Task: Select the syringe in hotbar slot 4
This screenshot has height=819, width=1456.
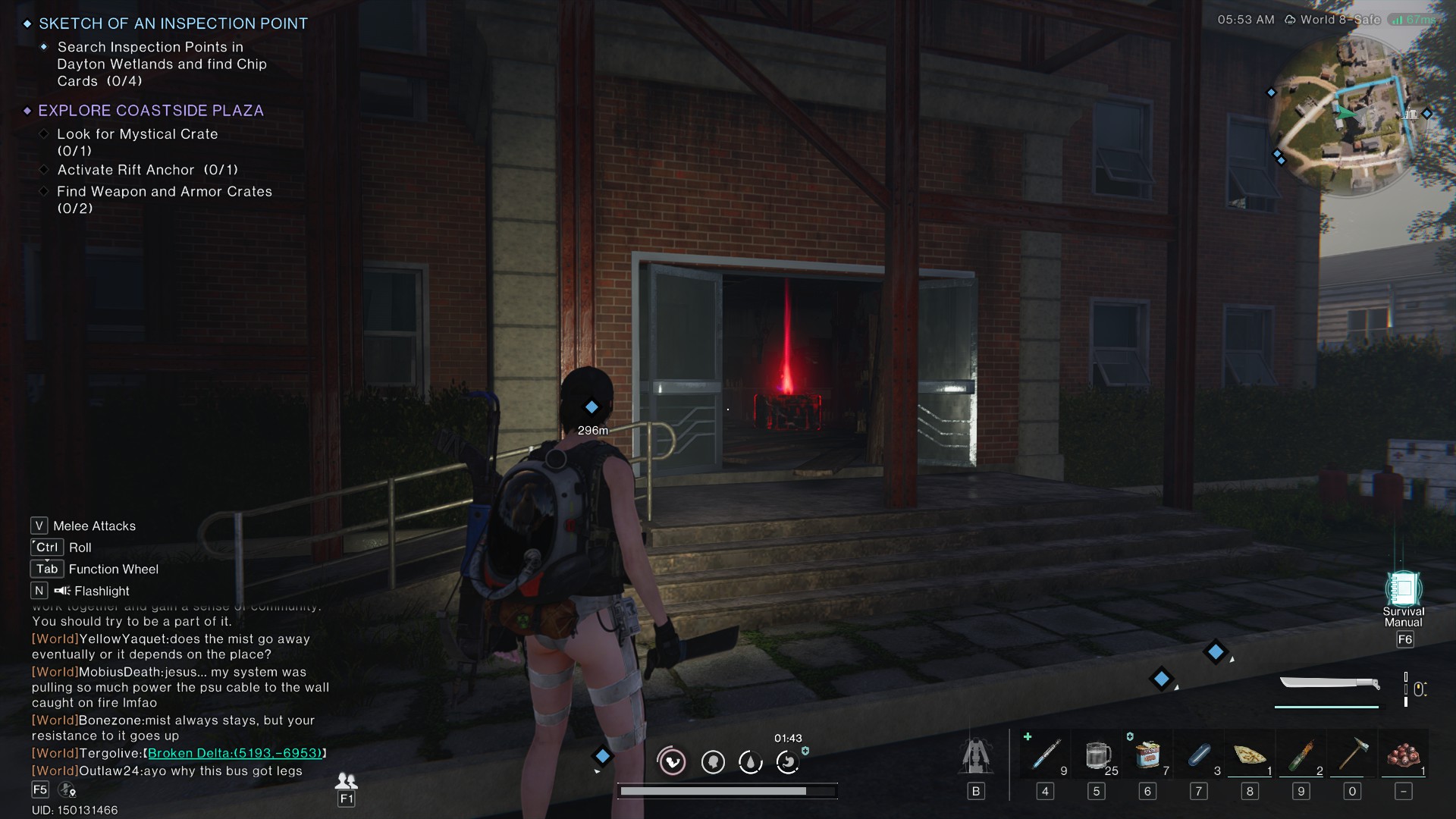Action: 1045,755
